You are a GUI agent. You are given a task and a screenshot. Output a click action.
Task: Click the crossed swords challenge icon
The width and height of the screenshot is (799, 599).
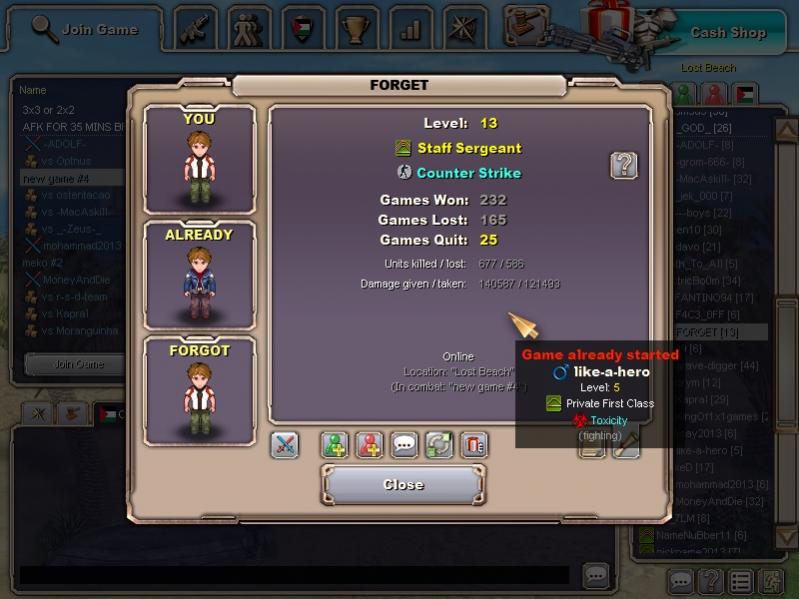[x=285, y=445]
